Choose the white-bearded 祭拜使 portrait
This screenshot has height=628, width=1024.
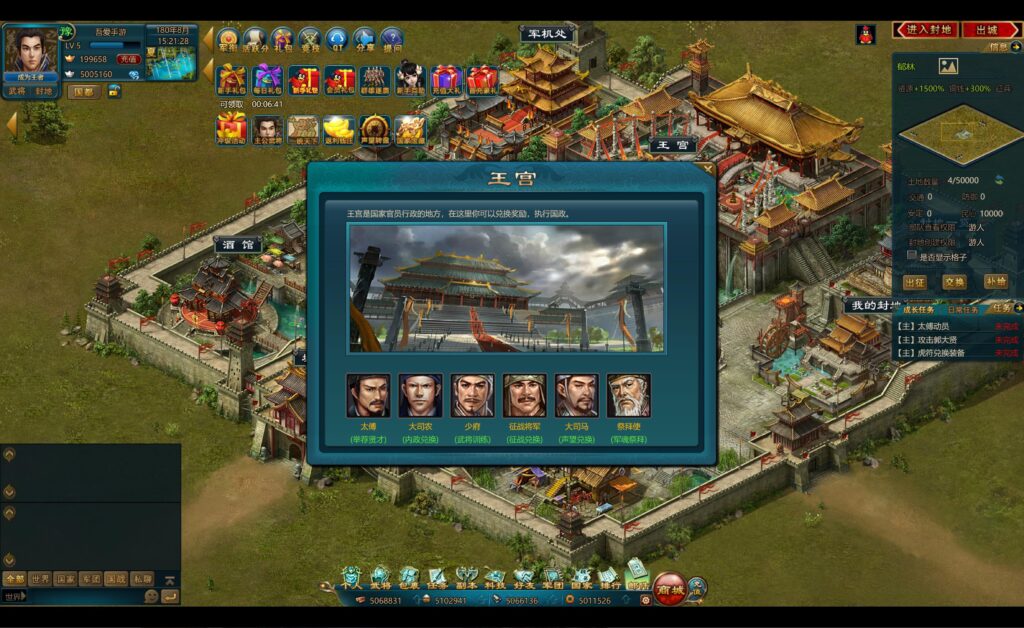tap(628, 395)
